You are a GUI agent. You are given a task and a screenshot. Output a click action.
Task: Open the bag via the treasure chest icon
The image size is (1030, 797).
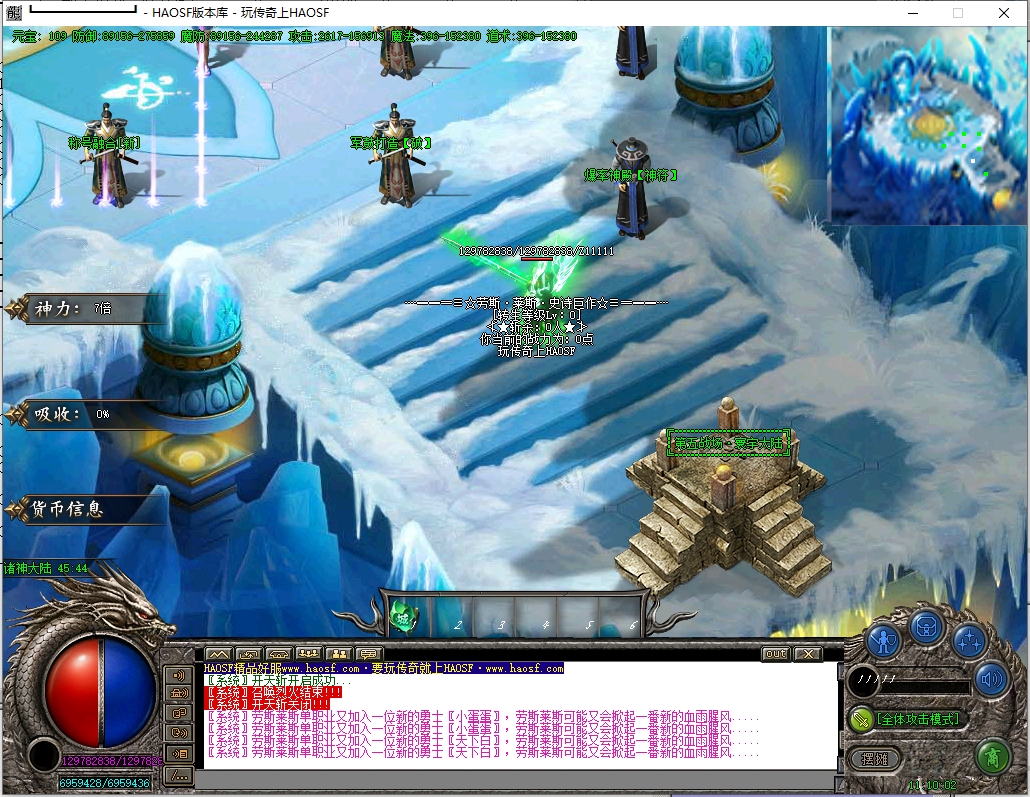(927, 627)
